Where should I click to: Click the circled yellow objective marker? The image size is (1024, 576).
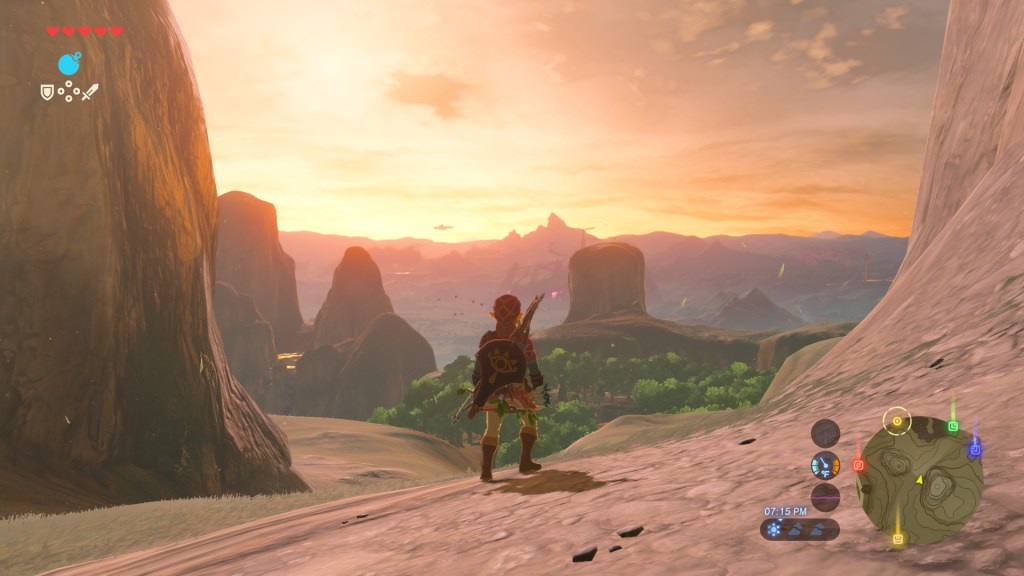coord(897,421)
